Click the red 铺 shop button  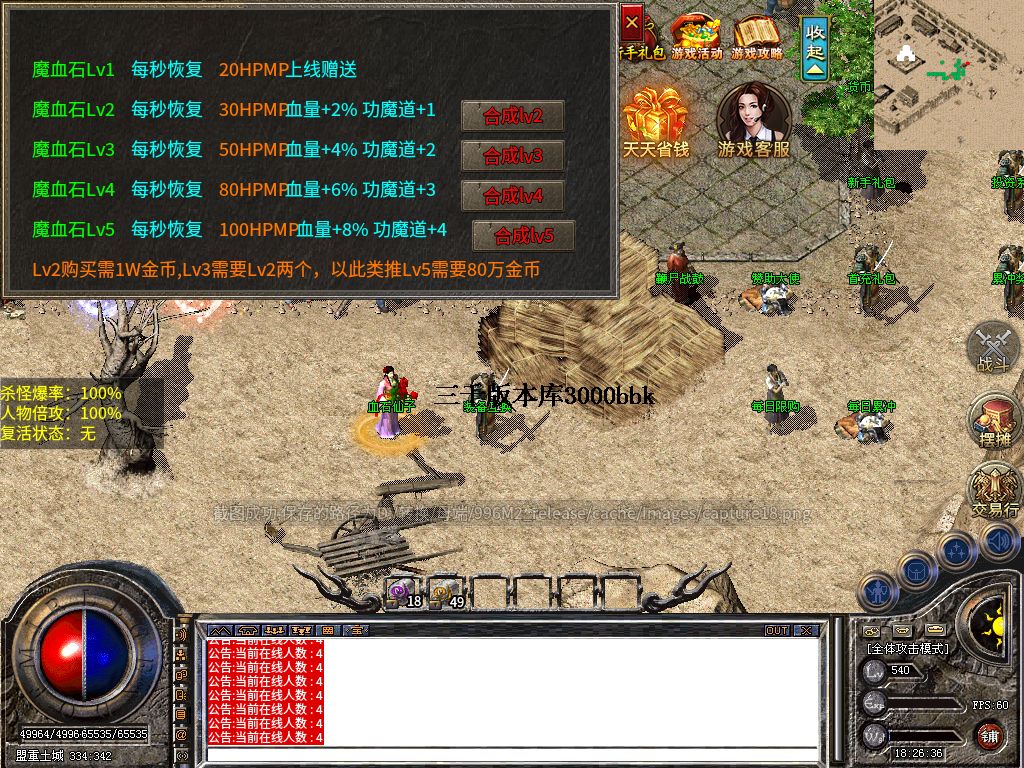tap(990, 736)
